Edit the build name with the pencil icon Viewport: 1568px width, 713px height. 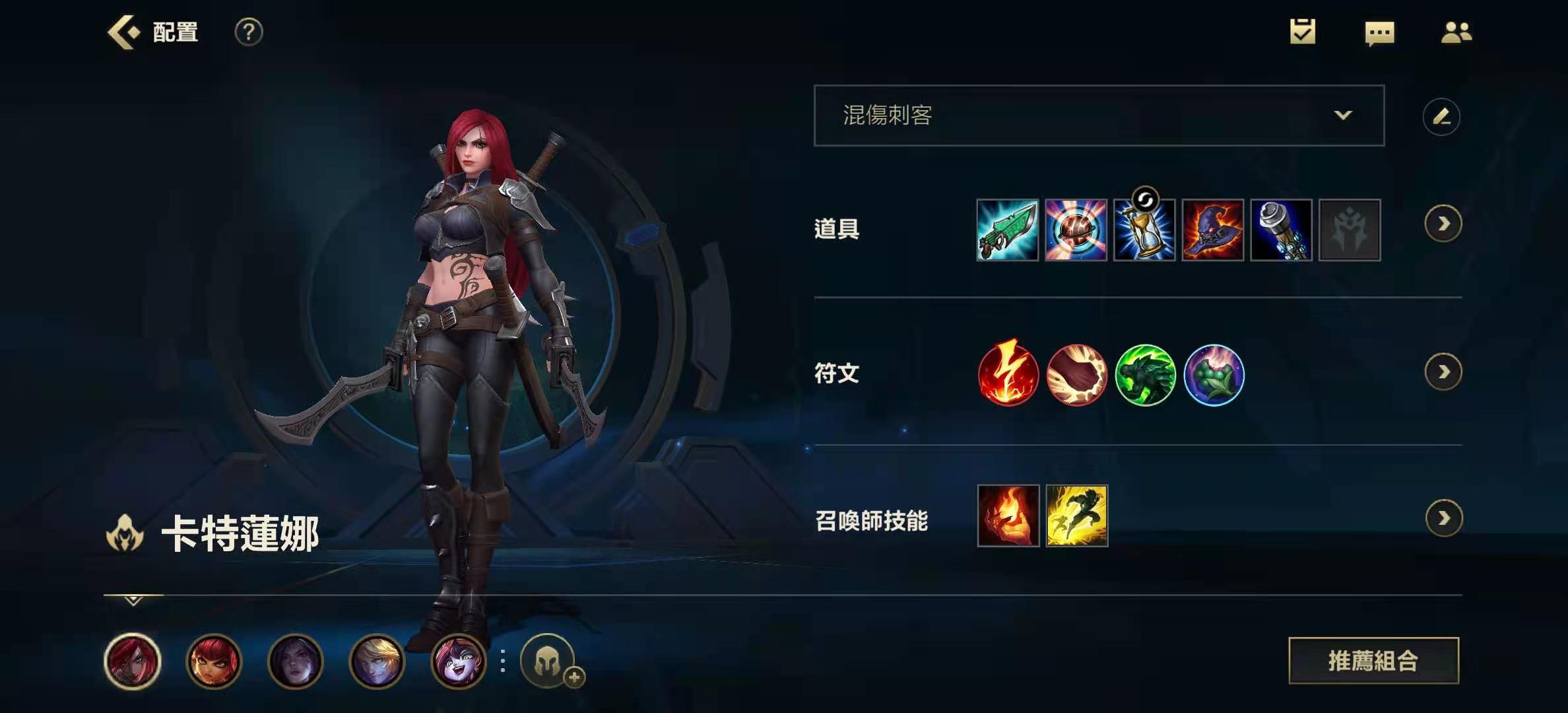(x=1443, y=116)
